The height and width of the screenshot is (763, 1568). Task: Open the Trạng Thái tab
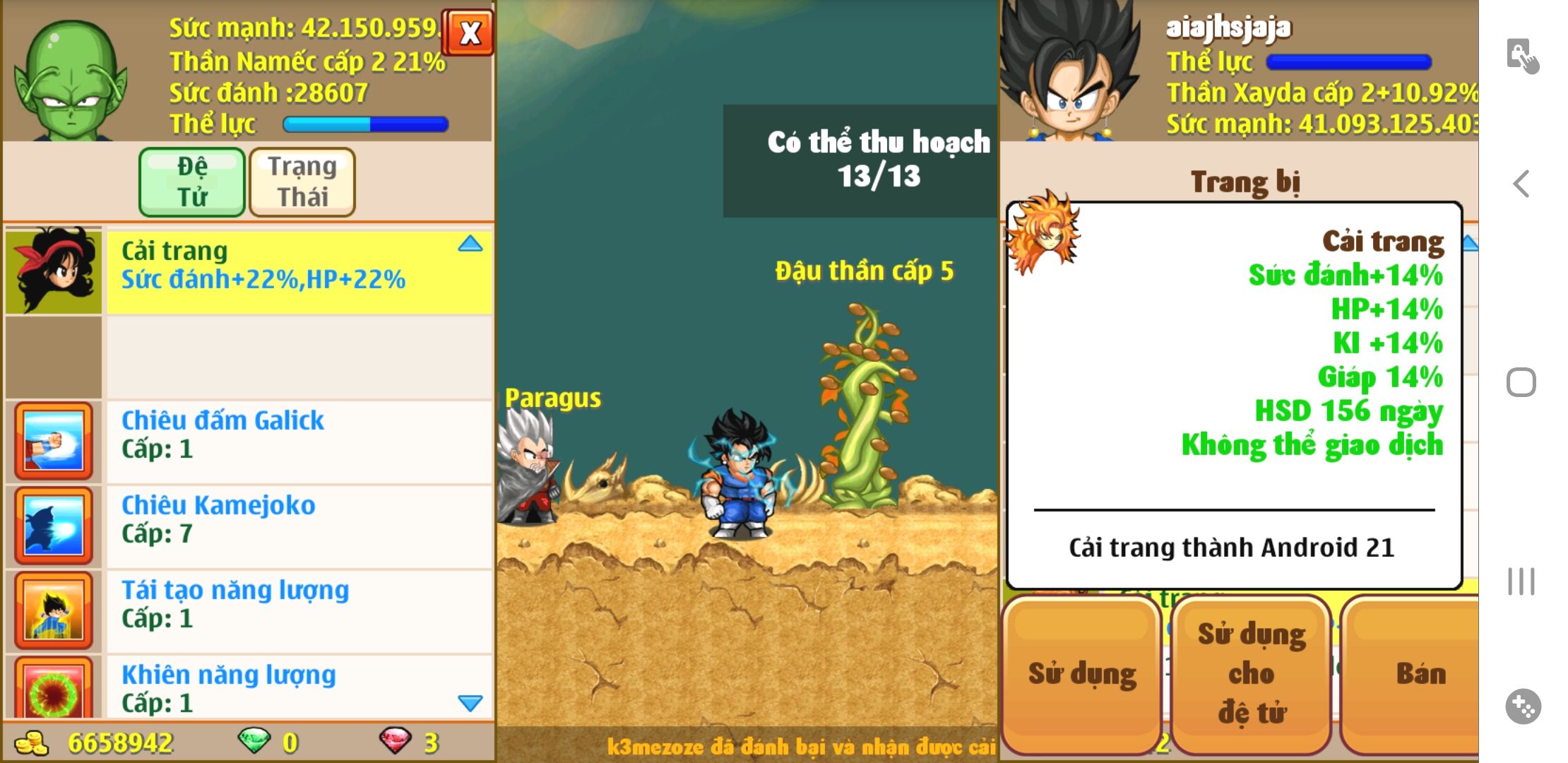point(302,182)
